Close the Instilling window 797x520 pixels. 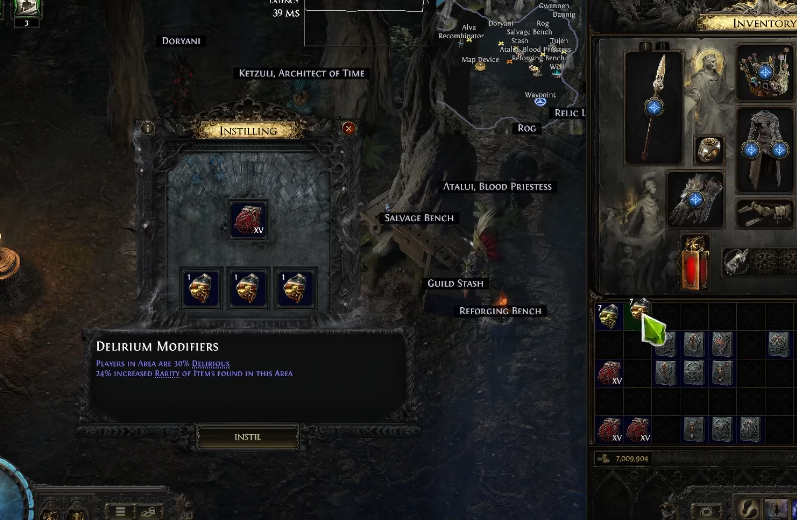[x=349, y=128]
